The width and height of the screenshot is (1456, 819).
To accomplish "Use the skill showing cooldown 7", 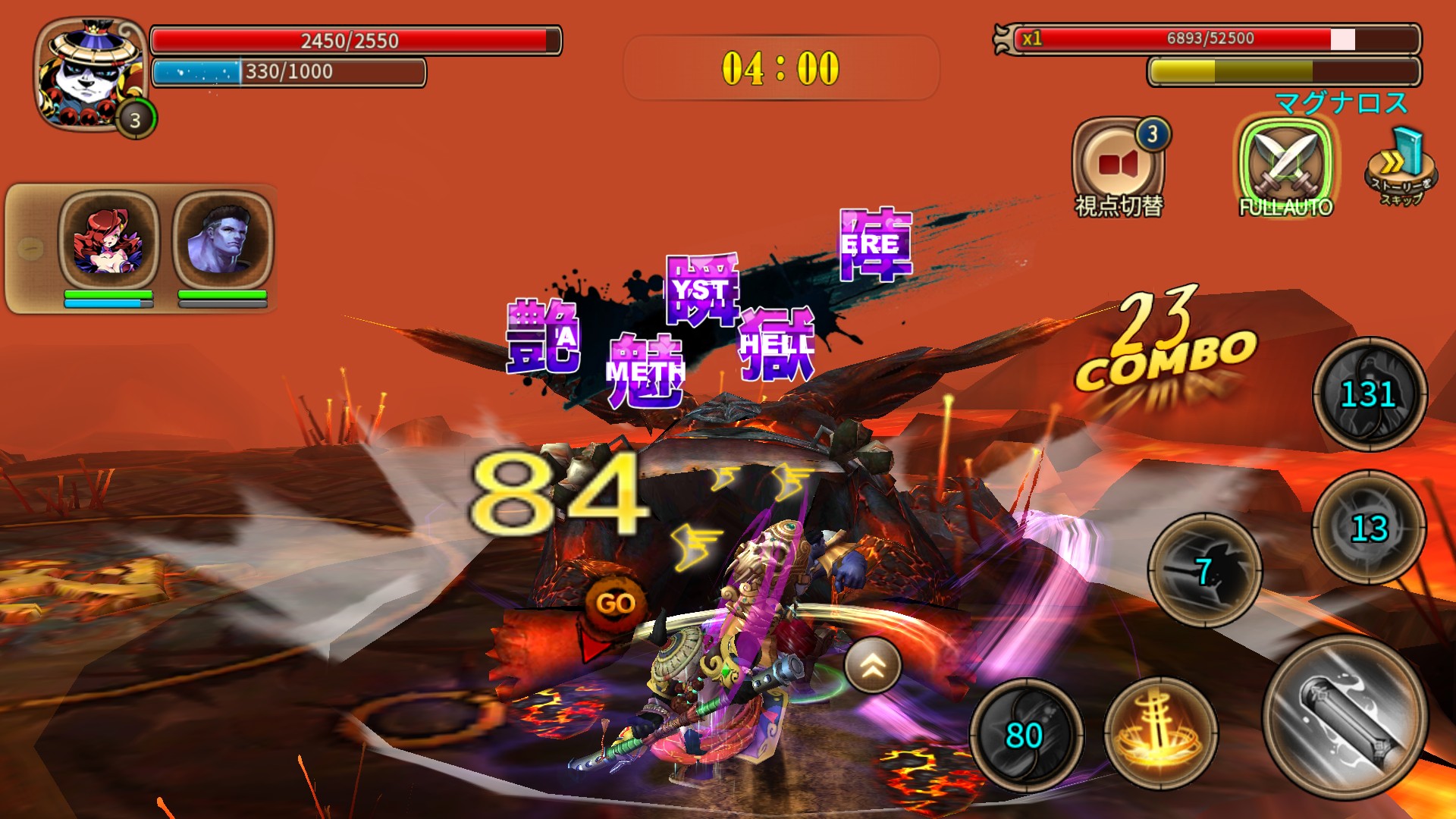I will click(1205, 570).
